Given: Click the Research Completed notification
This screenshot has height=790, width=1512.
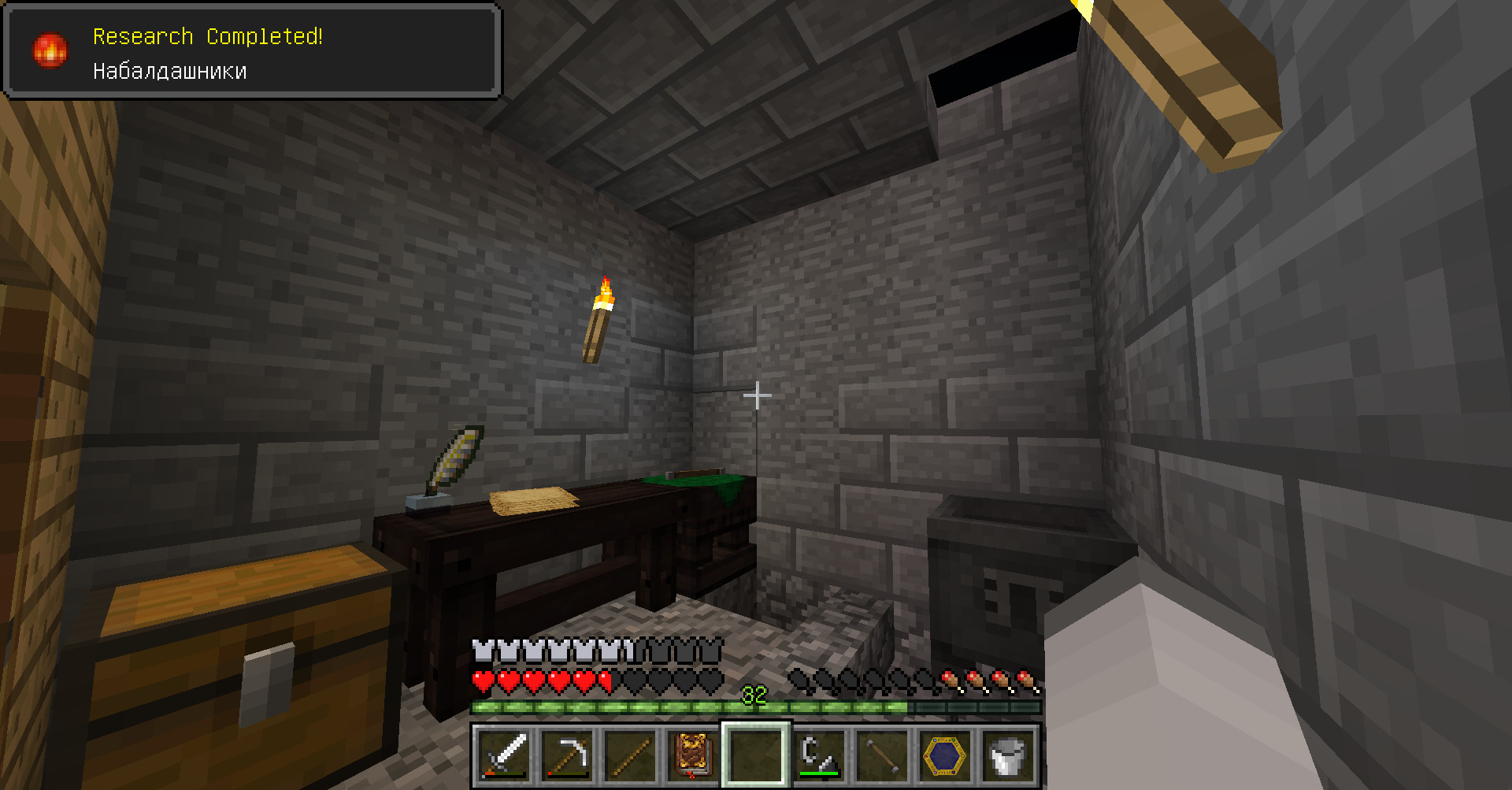Looking at the screenshot, I should (252, 52).
